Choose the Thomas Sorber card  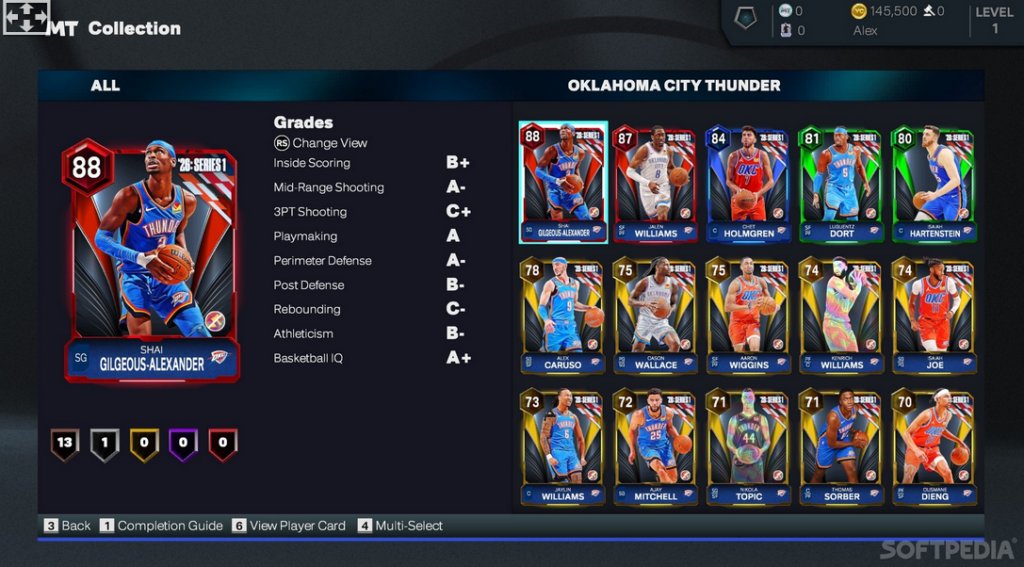[x=841, y=446]
